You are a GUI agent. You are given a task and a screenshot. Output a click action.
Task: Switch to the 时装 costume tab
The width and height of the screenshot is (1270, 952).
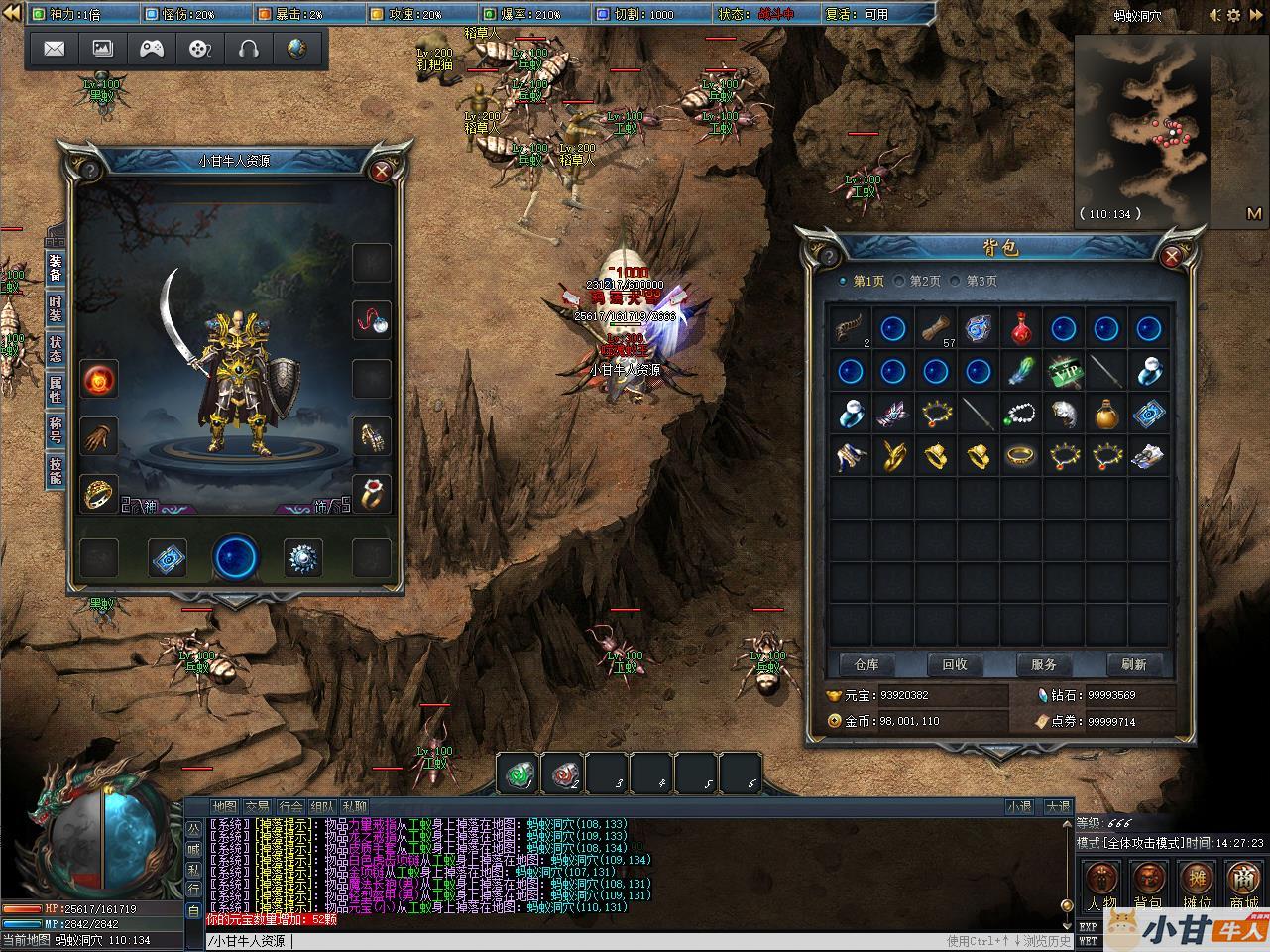pos(56,309)
